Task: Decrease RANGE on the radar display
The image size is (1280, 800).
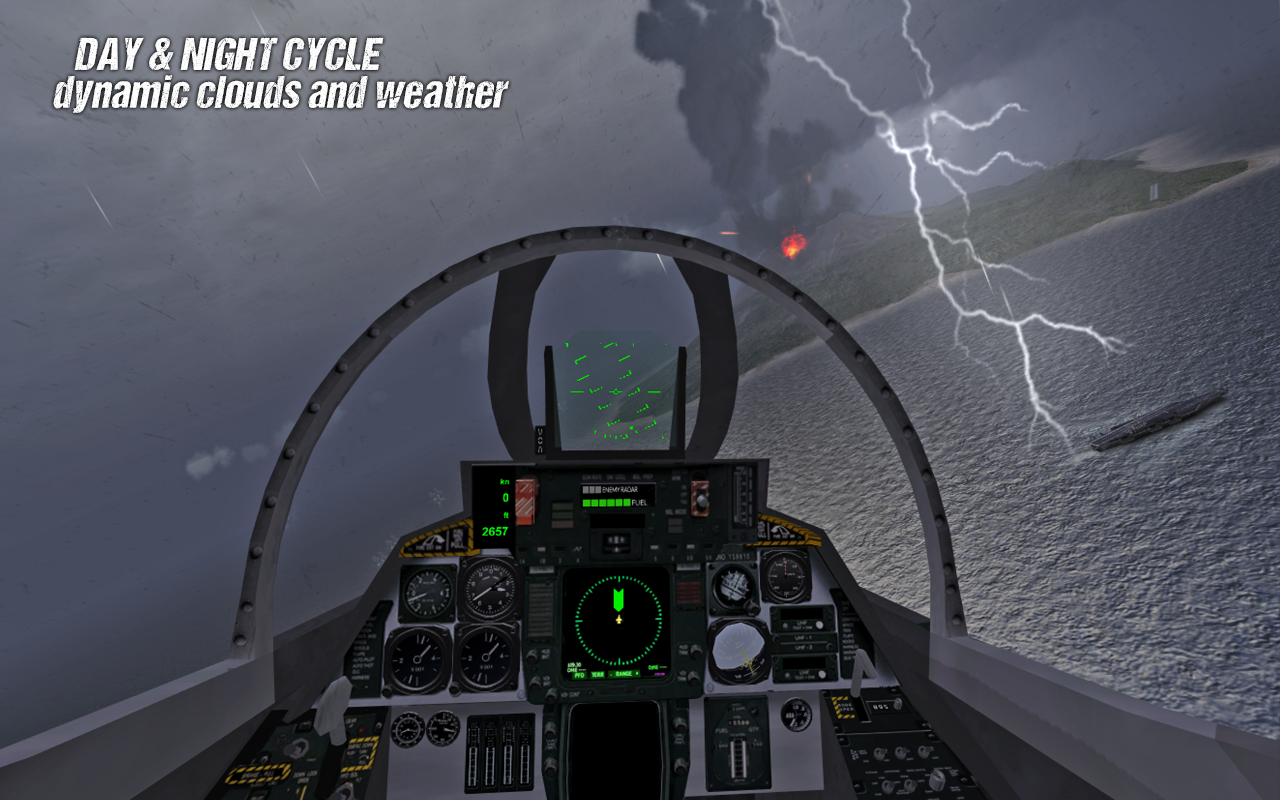Action: point(609,675)
